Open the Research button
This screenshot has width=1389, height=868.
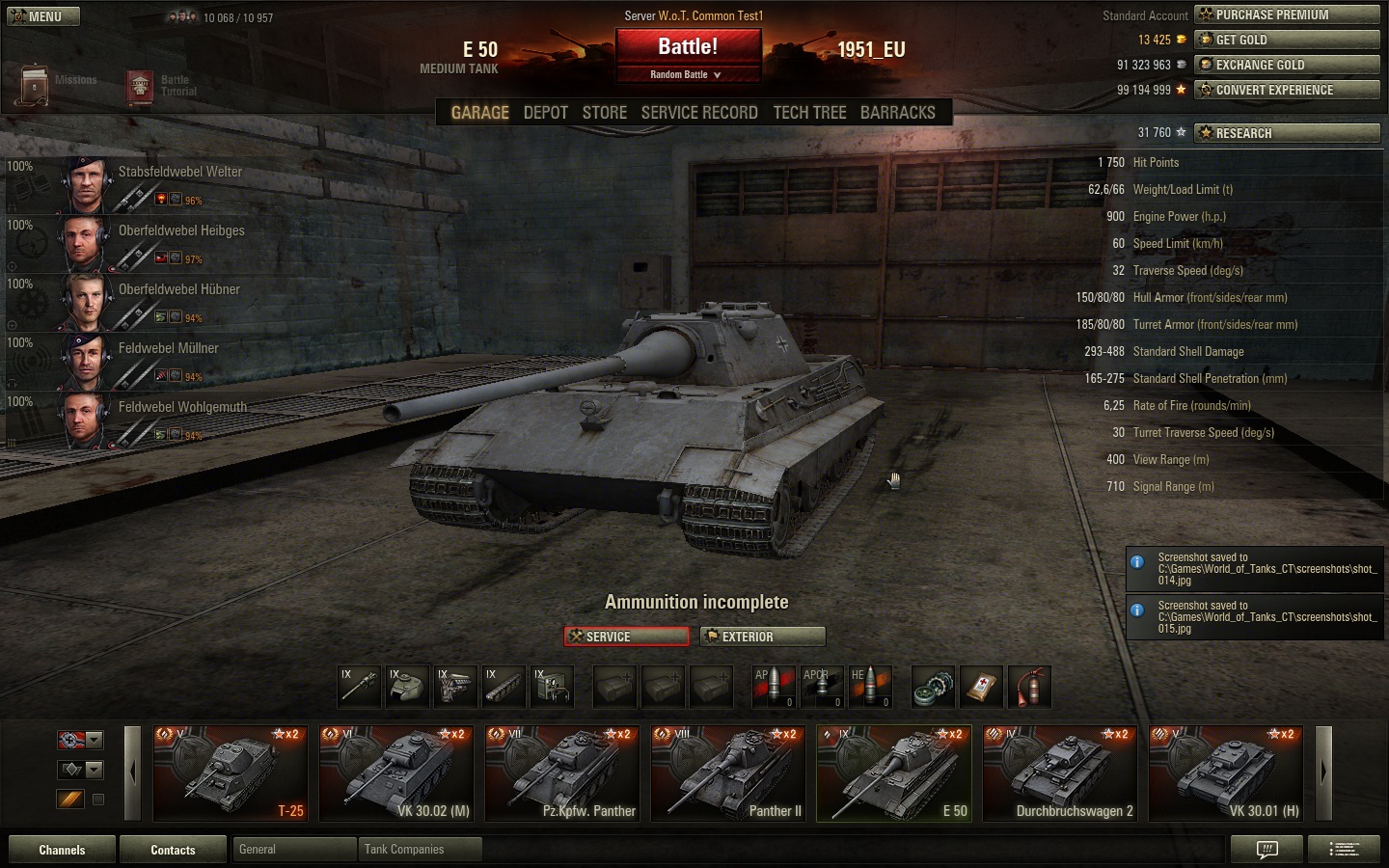(x=1287, y=133)
